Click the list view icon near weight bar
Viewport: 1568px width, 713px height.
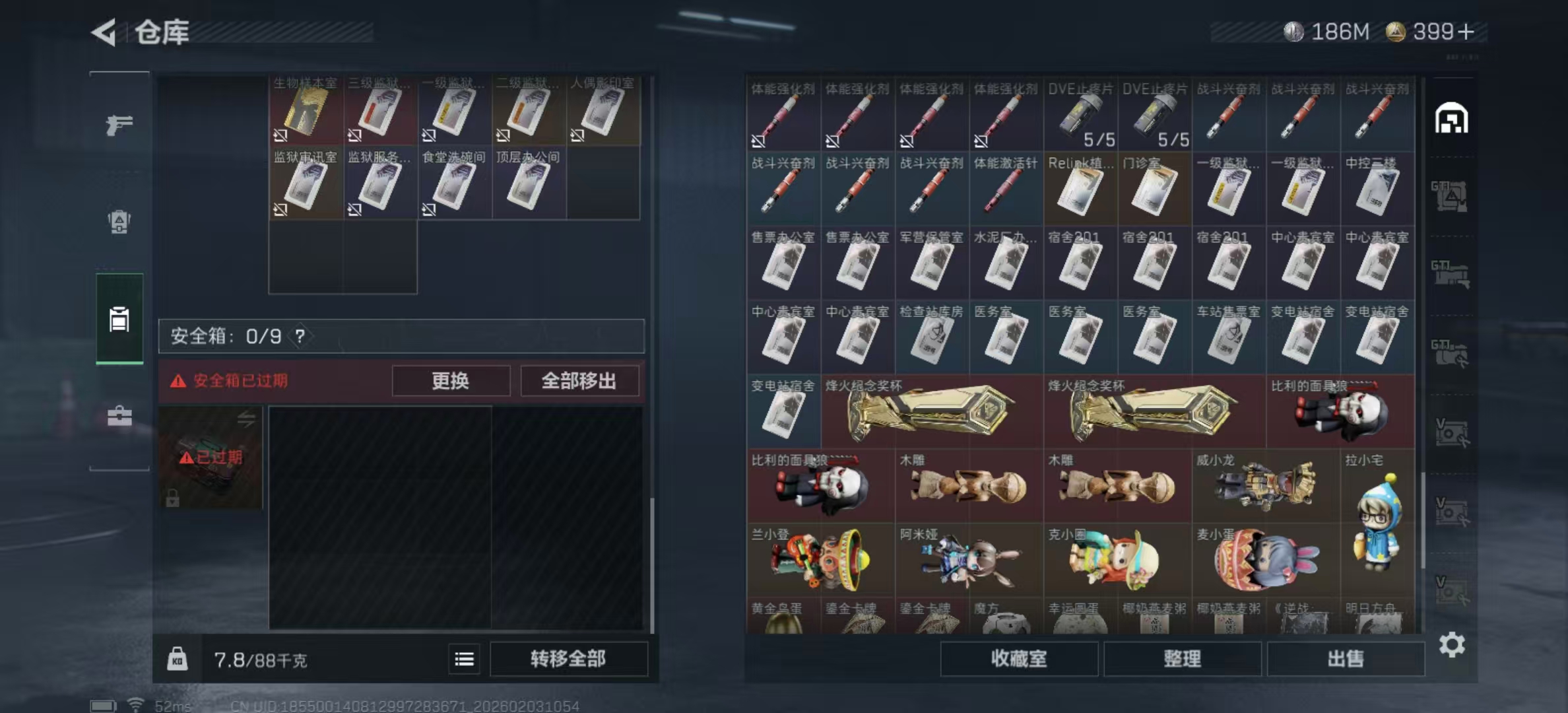pyautogui.click(x=464, y=659)
